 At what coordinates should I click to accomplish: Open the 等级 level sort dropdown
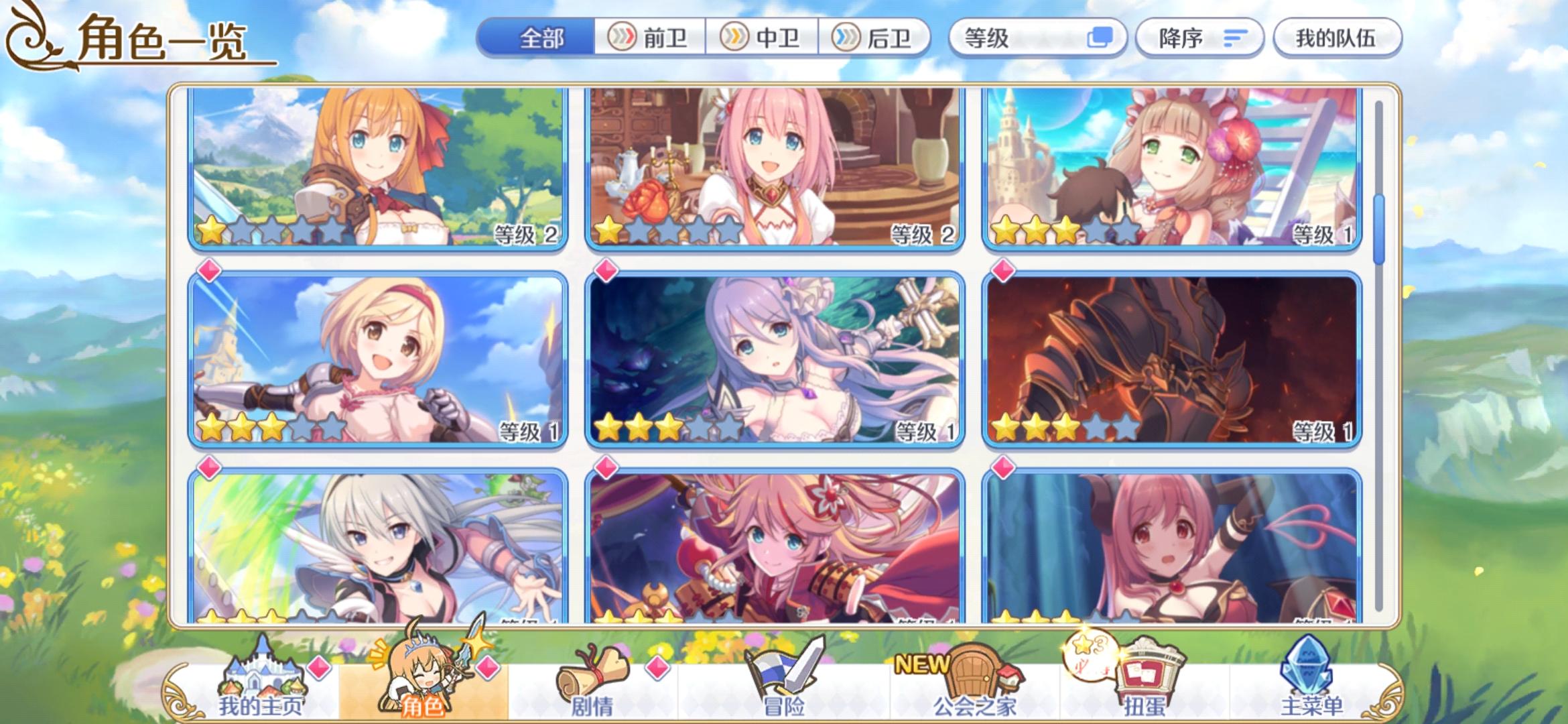tap(1039, 38)
